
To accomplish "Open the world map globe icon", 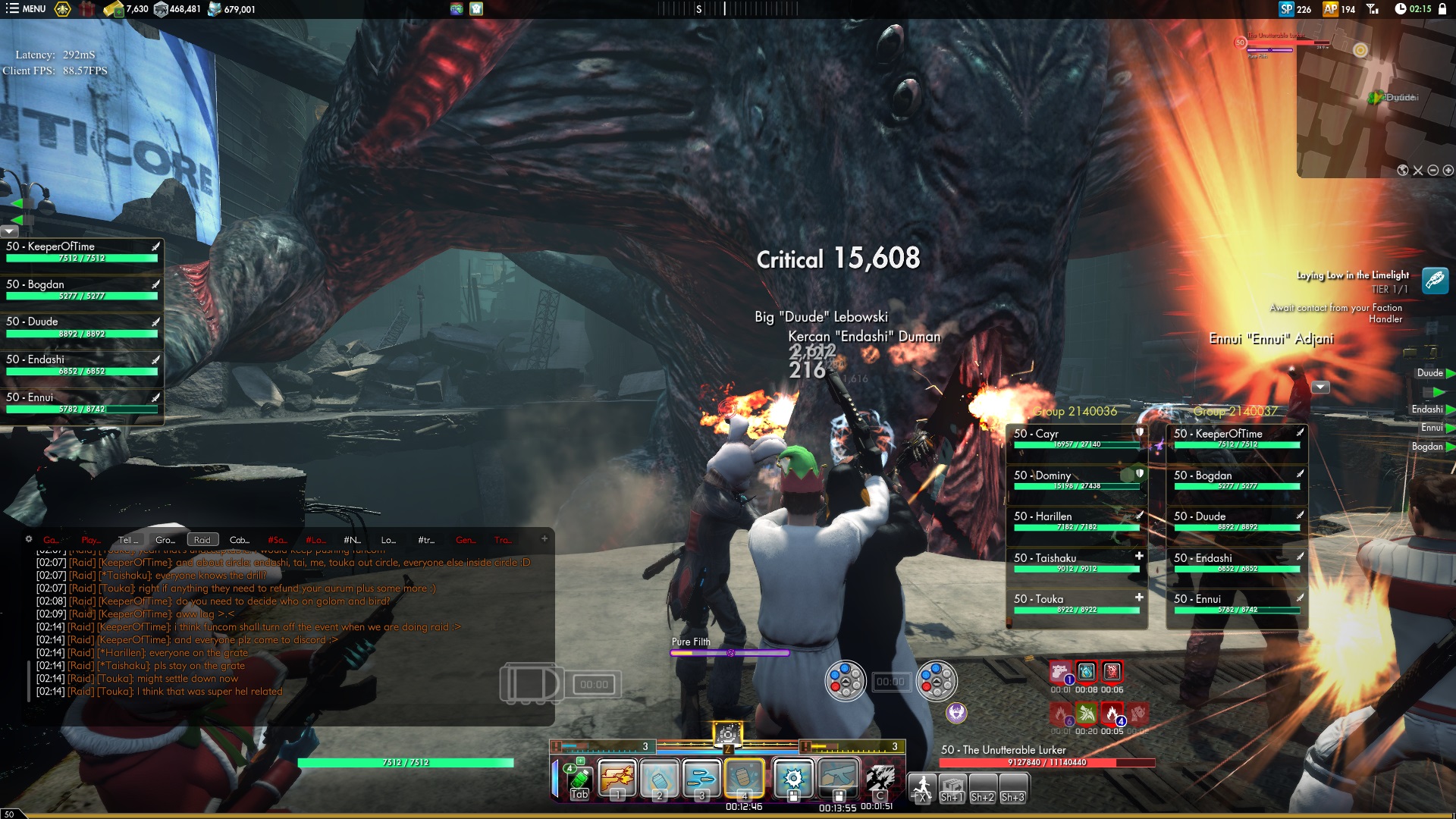I will pyautogui.click(x=1403, y=171).
